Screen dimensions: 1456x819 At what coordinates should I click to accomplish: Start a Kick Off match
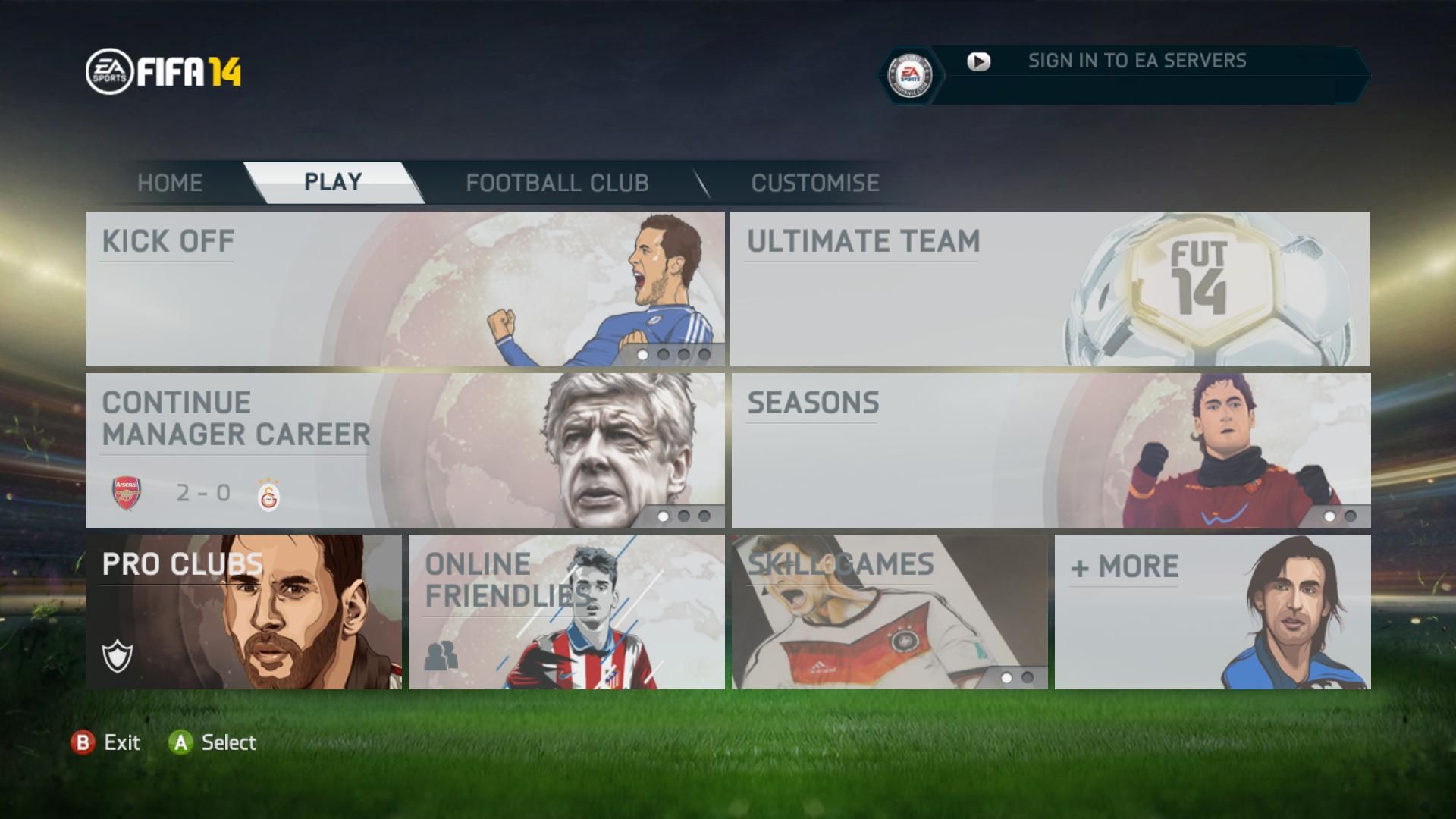[x=405, y=289]
